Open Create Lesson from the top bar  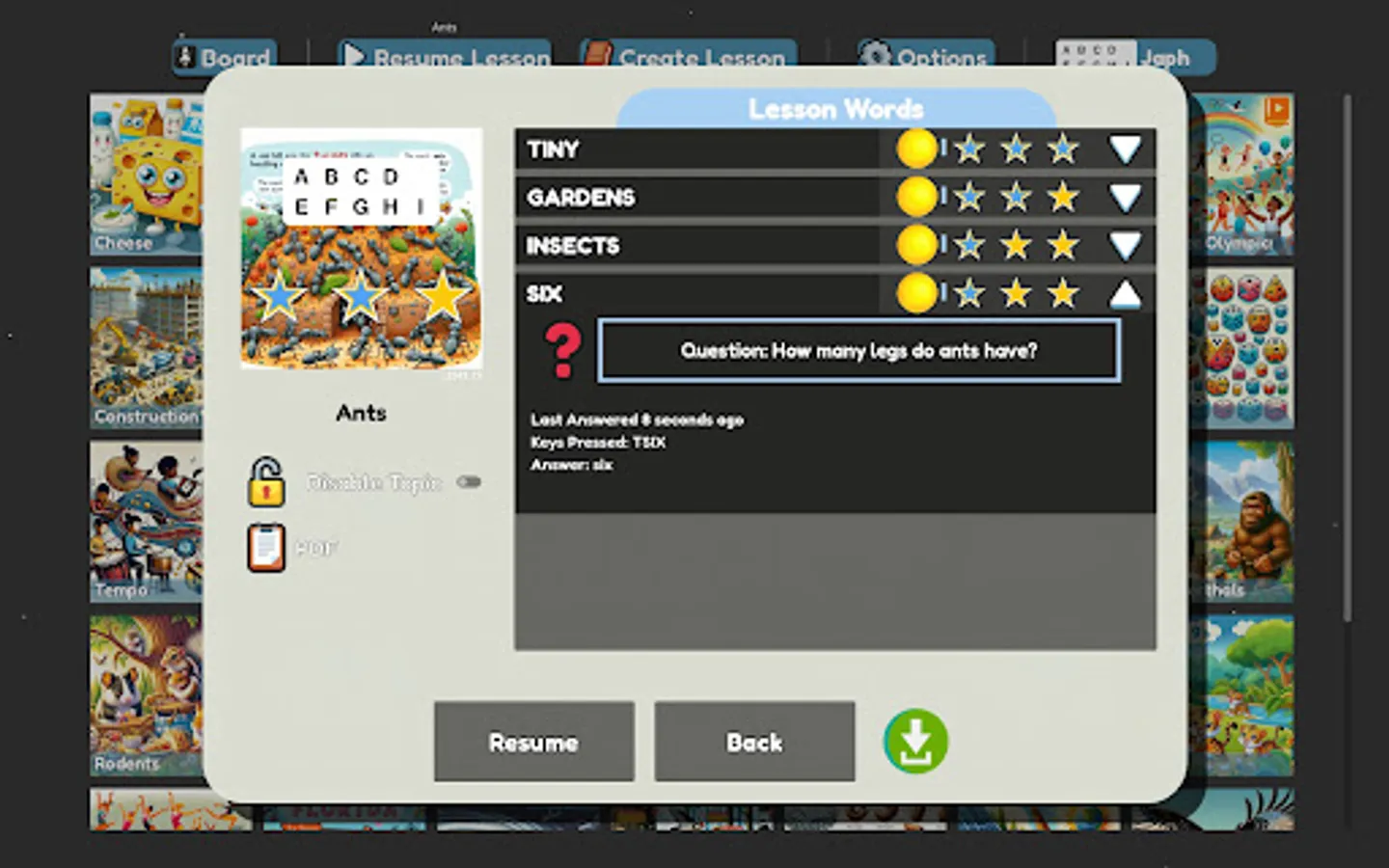click(685, 57)
